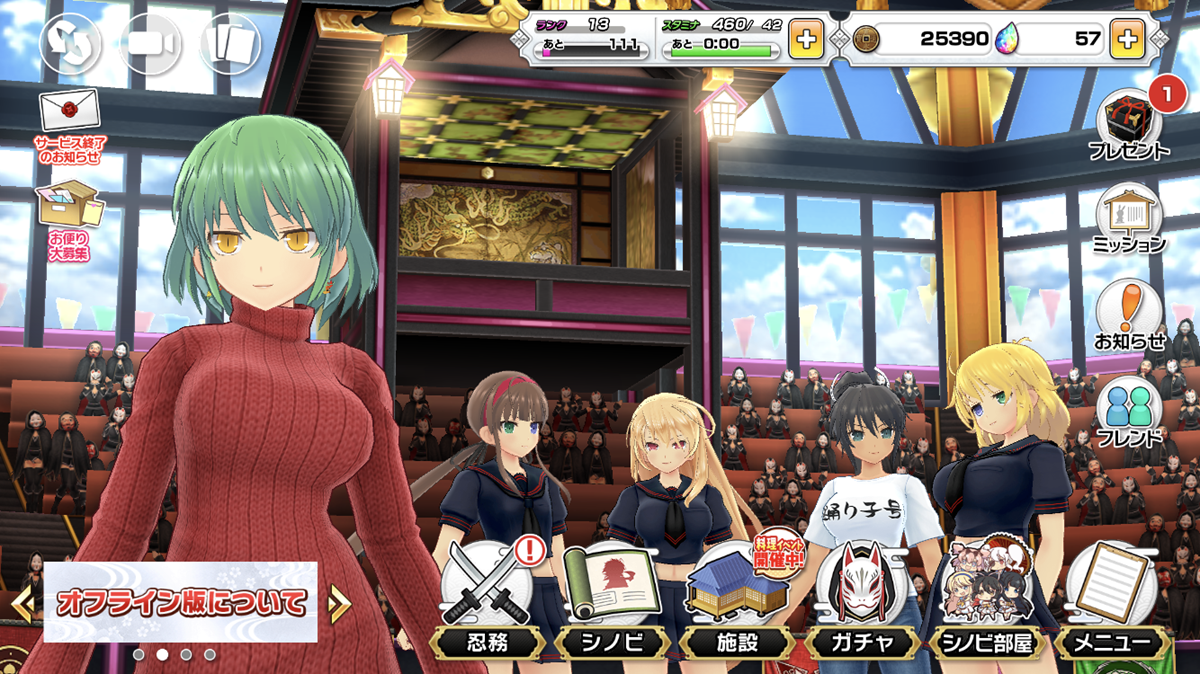Open the シノビ character book

611,598
